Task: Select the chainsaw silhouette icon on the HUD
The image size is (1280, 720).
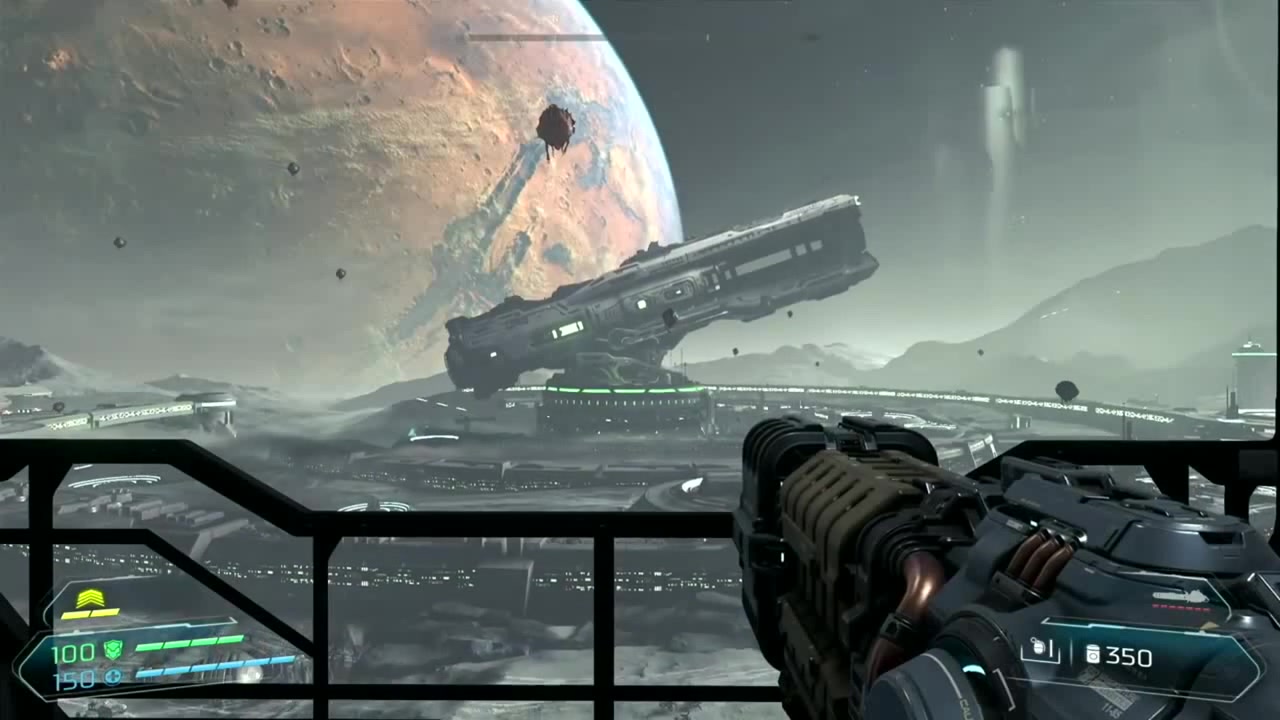Action: pos(1180,595)
